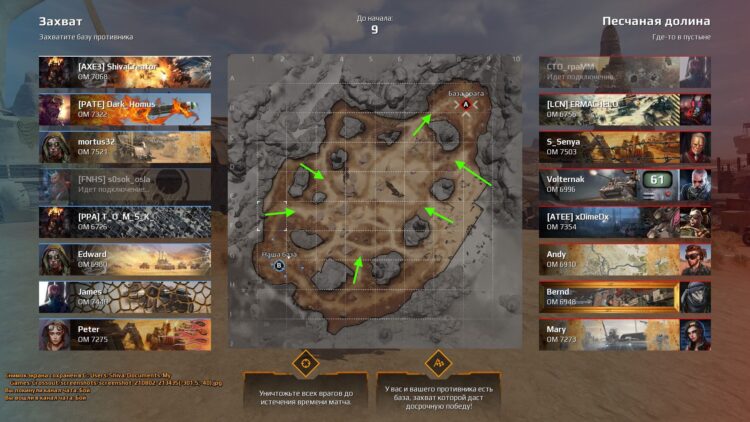Click the enemy base A marker on map
Image resolution: width=750 pixels, height=422 pixels.
click(x=464, y=103)
